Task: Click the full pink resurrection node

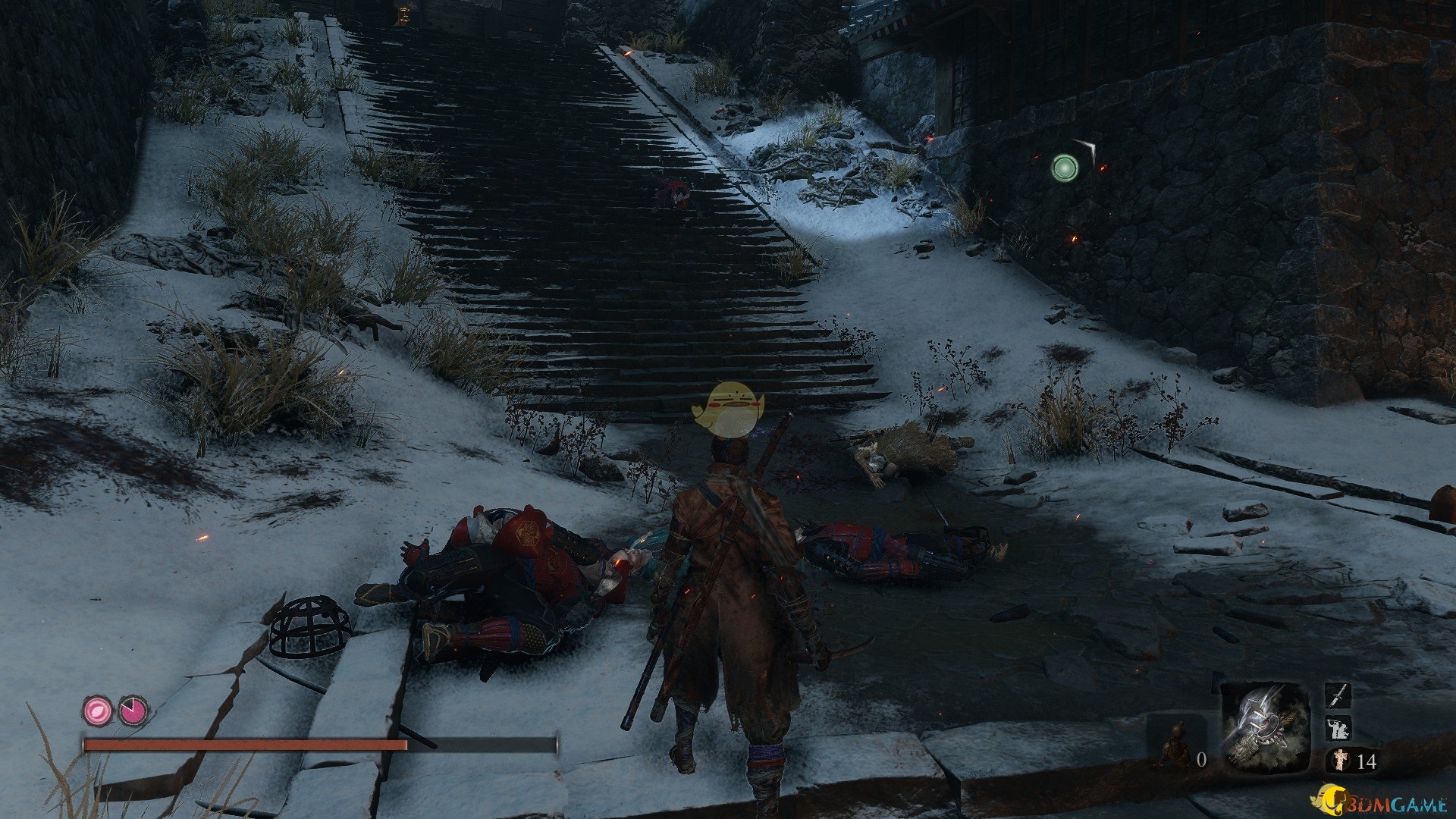Action: [97, 711]
